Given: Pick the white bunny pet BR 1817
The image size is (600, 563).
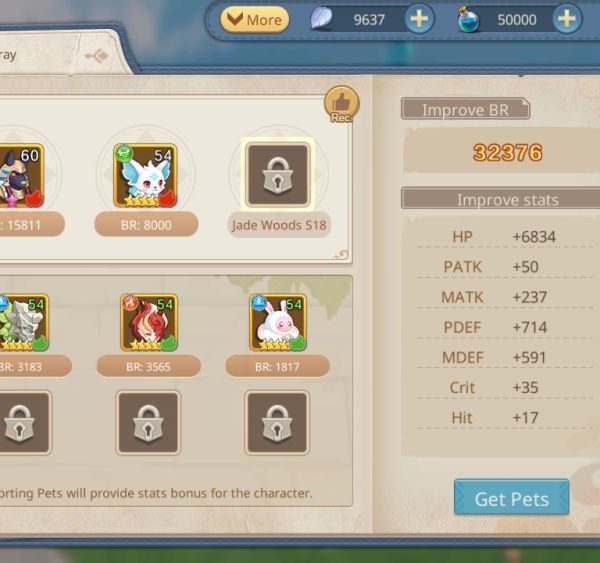Looking at the screenshot, I should click(x=278, y=323).
